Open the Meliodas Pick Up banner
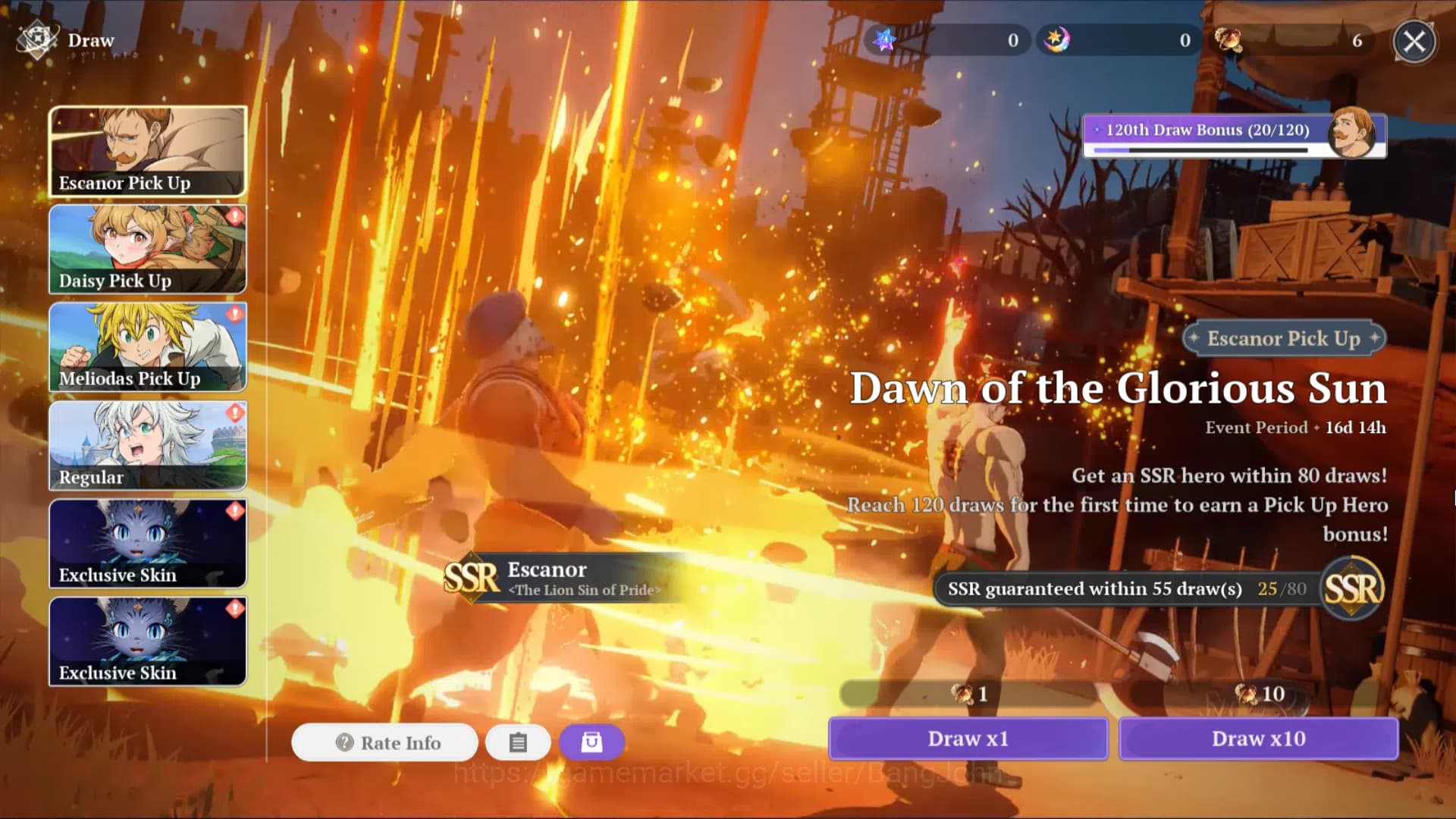The height and width of the screenshot is (819, 1456). click(x=148, y=347)
